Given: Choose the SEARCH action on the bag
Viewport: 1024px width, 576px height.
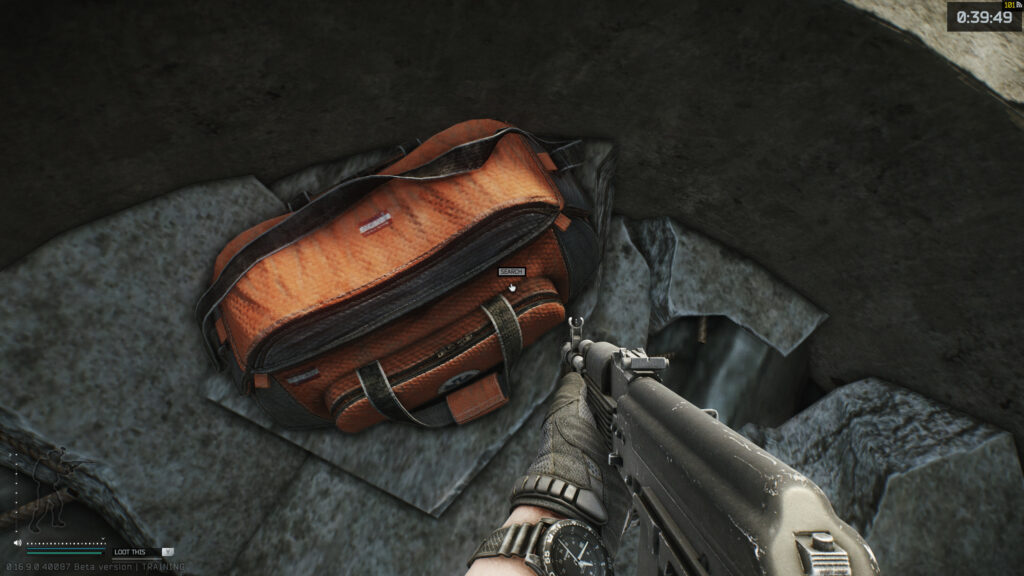Looking at the screenshot, I should 511,272.
